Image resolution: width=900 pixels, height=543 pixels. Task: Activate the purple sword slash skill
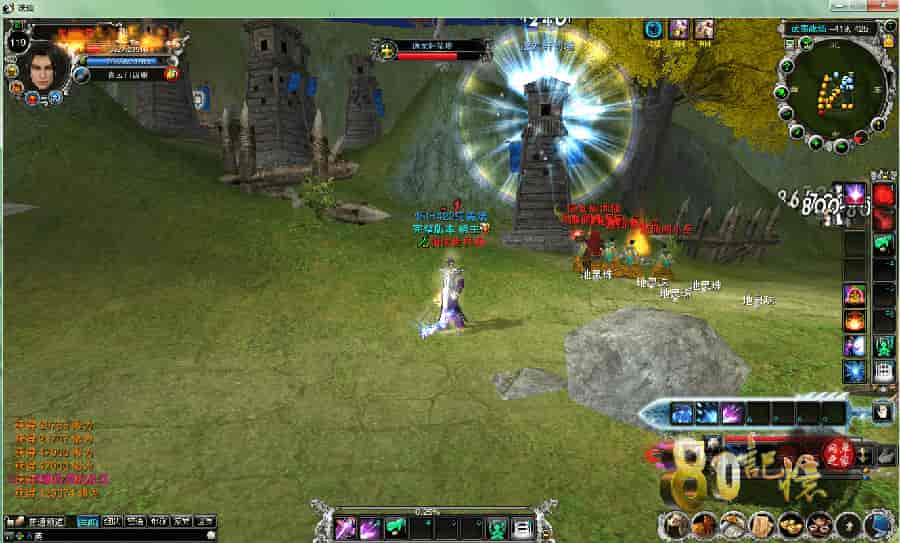(x=346, y=528)
